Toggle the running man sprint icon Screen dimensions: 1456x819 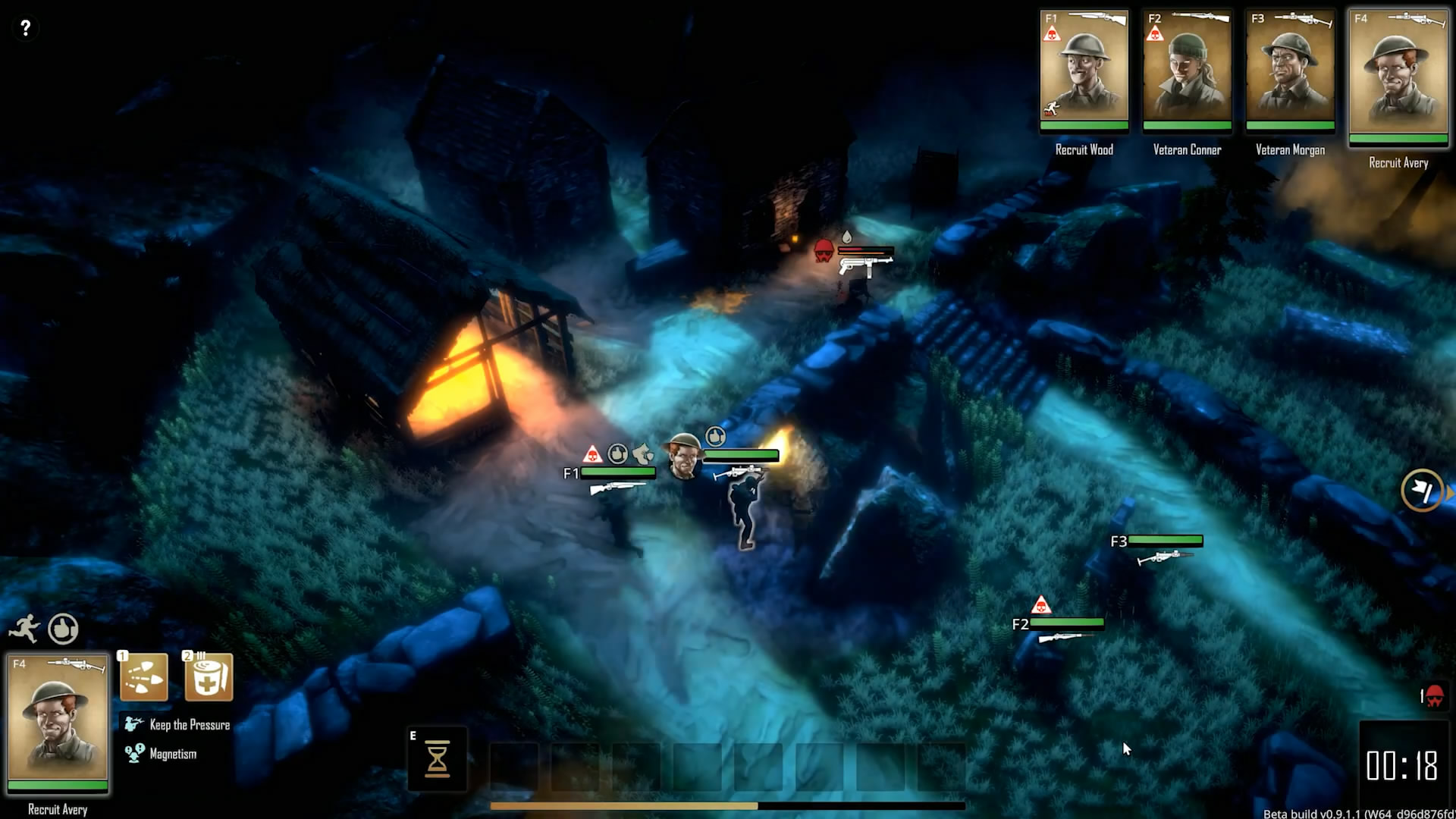tap(24, 629)
